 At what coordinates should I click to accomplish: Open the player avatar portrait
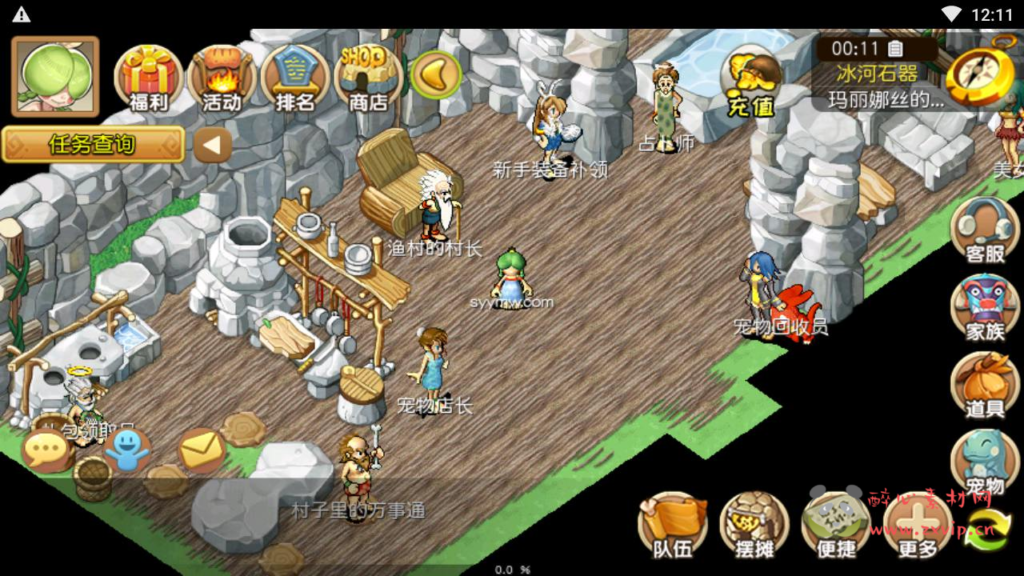(x=55, y=76)
